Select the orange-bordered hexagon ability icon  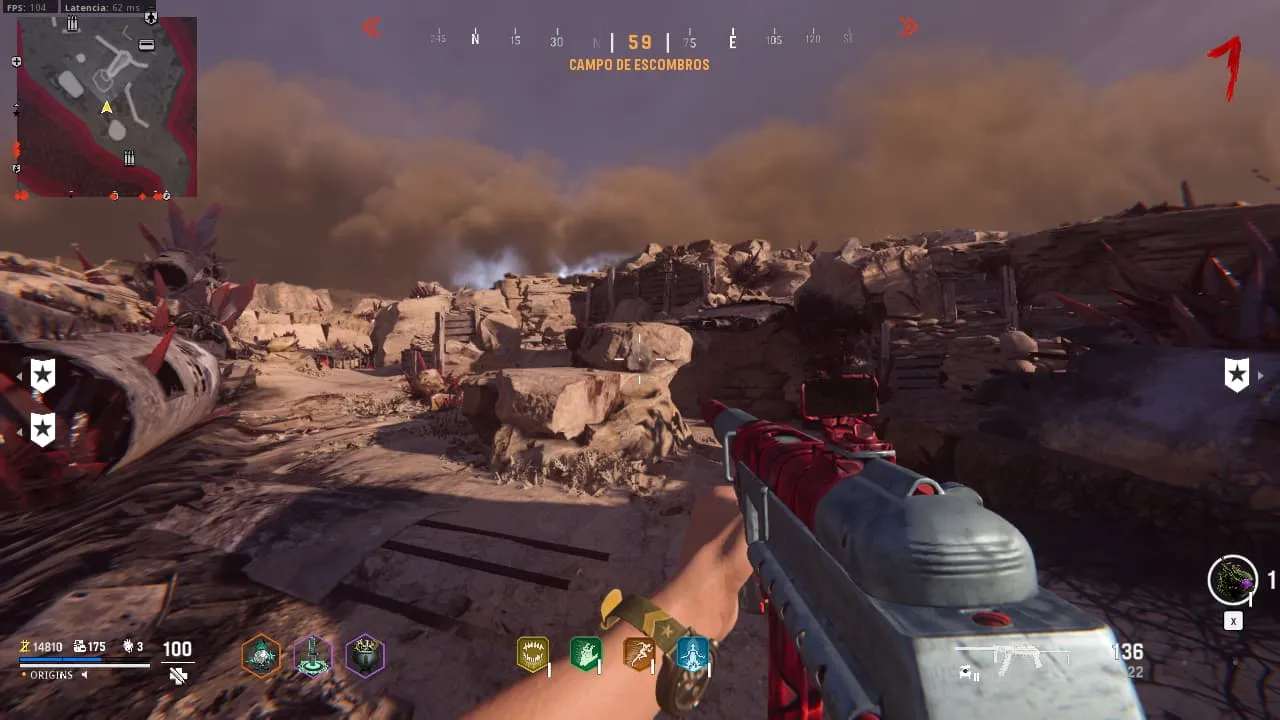[261, 656]
